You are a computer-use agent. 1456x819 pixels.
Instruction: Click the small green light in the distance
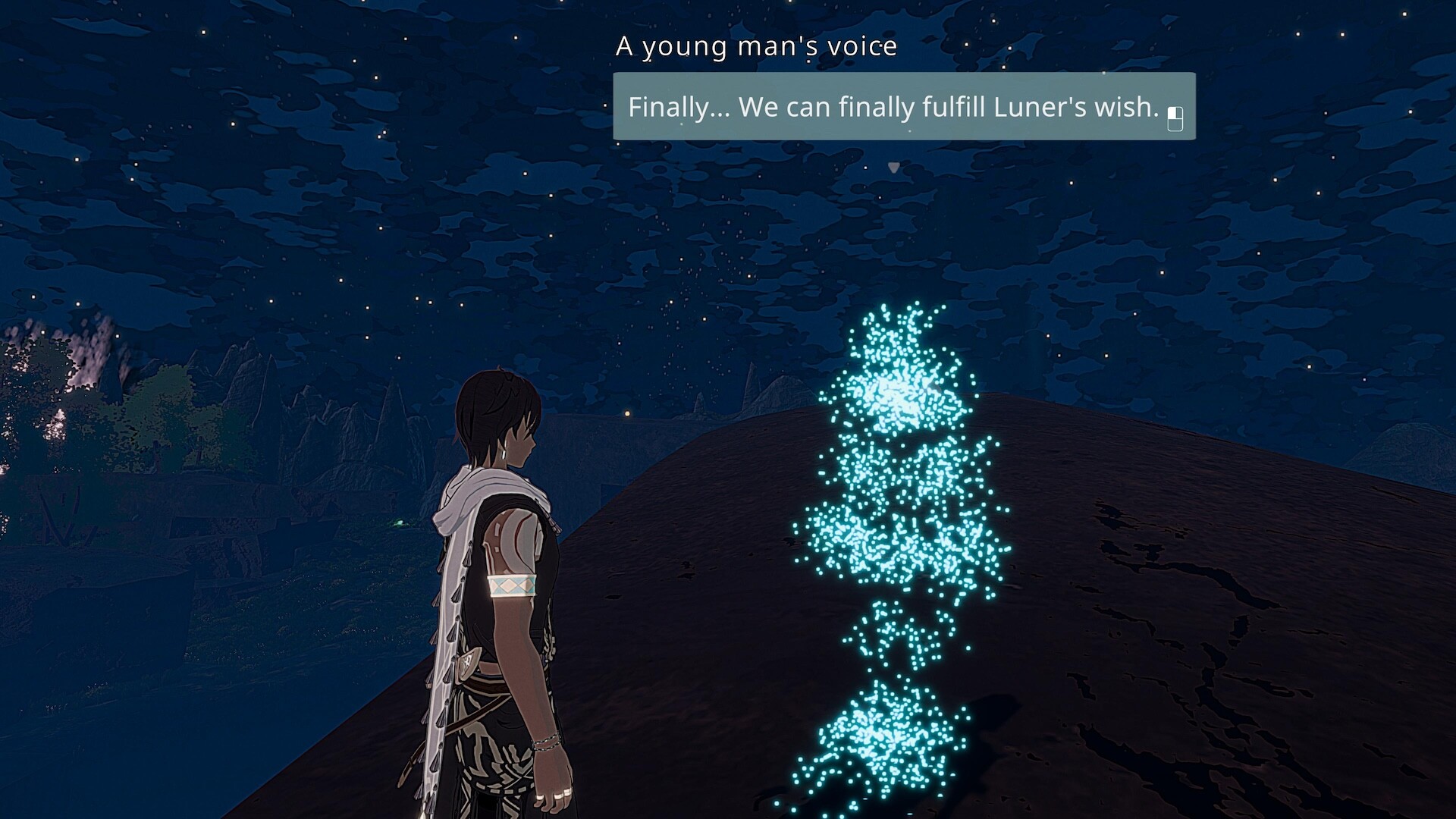tap(401, 523)
